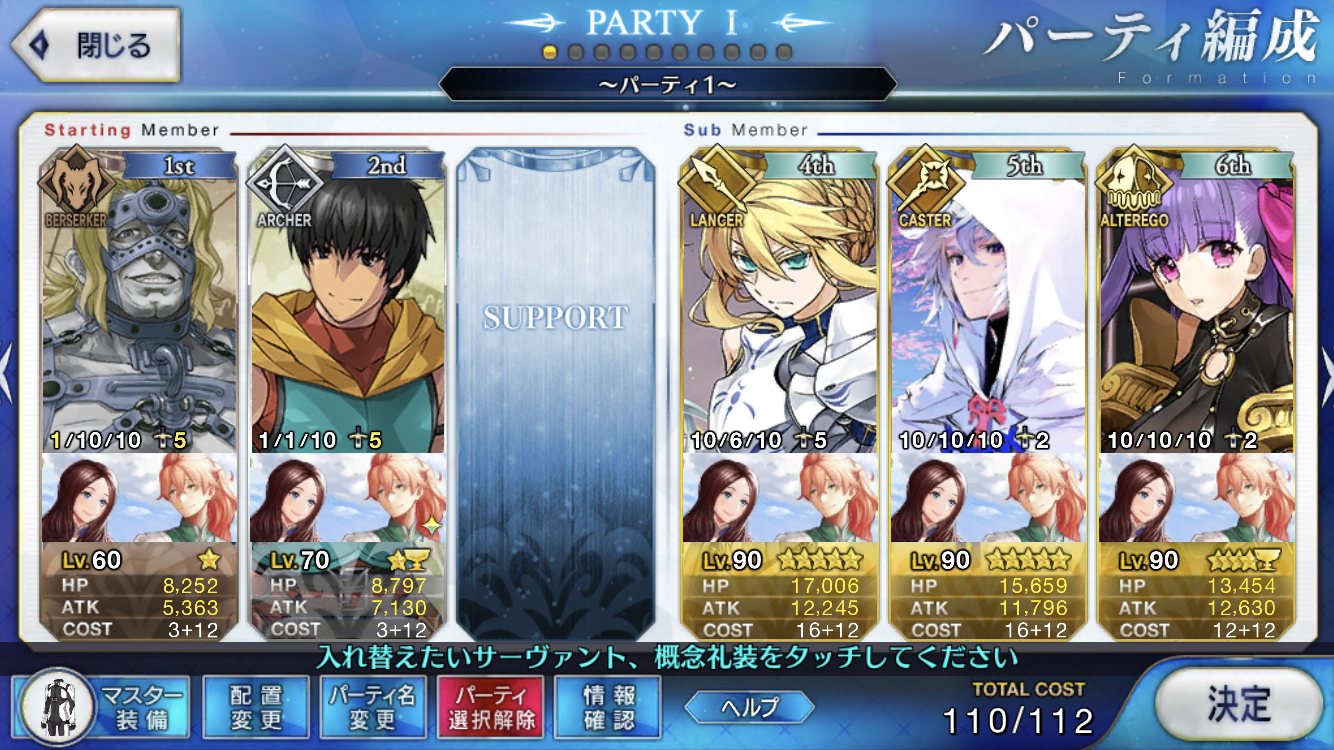Screen dimensions: 1334x750
Task: Jump to the second party page dot
Action: point(576,52)
